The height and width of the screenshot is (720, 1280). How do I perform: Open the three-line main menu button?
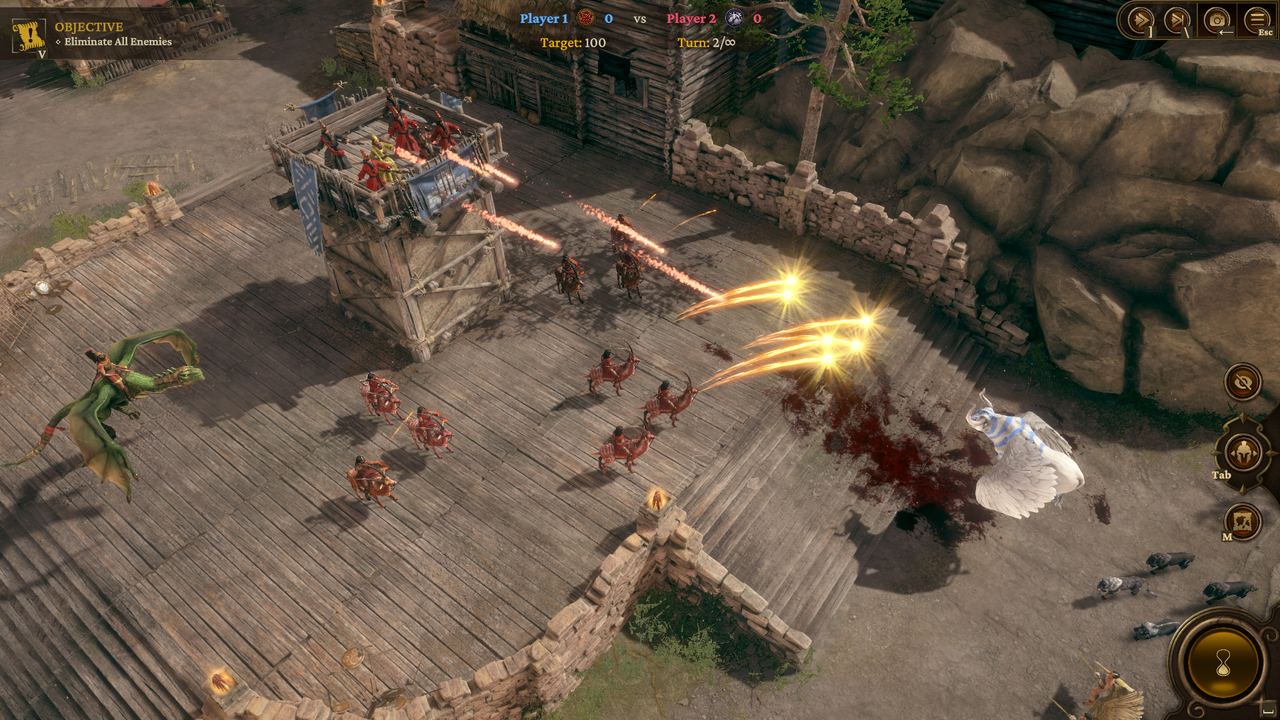pyautogui.click(x=1256, y=19)
